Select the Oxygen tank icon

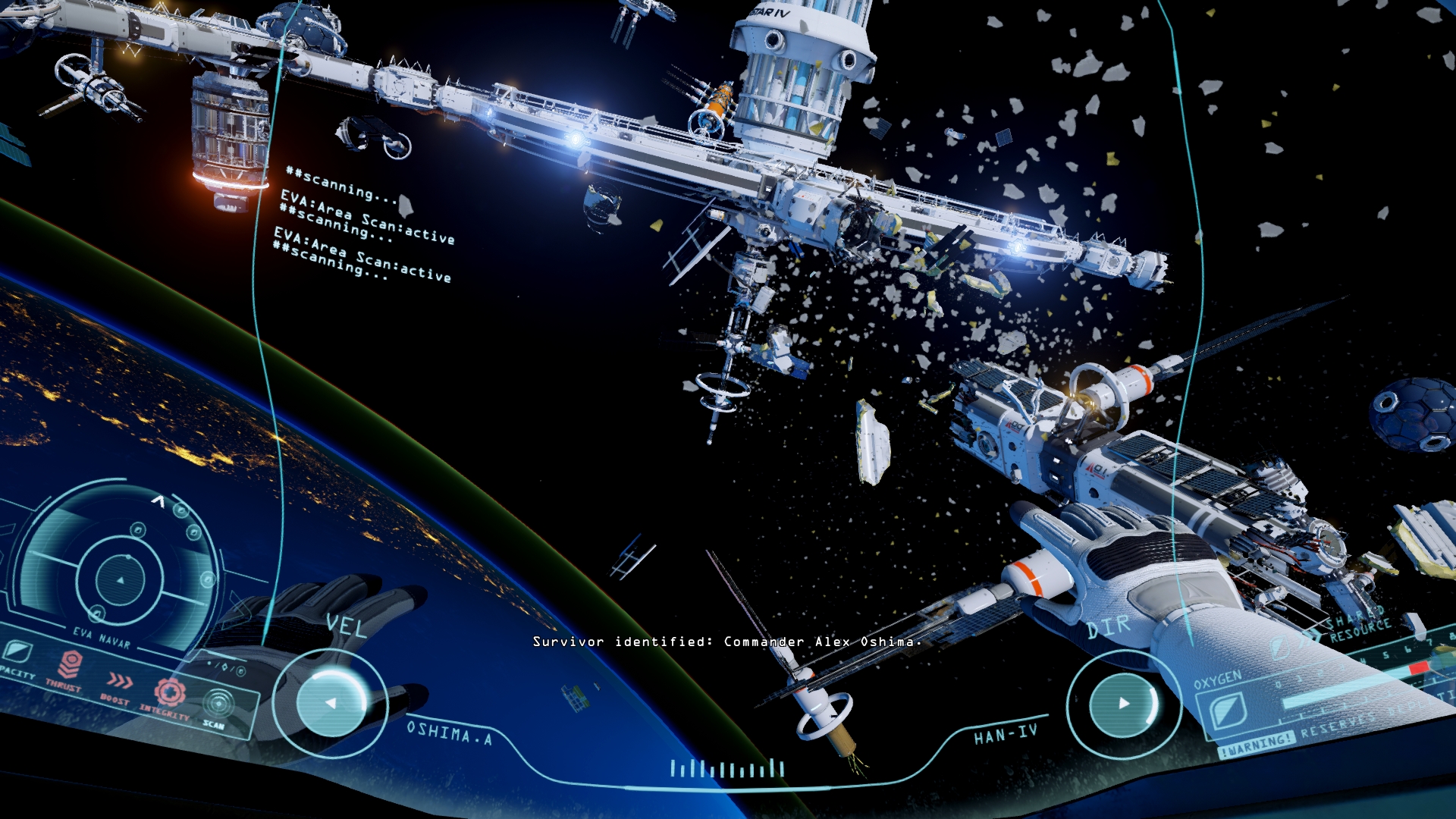click(1222, 711)
